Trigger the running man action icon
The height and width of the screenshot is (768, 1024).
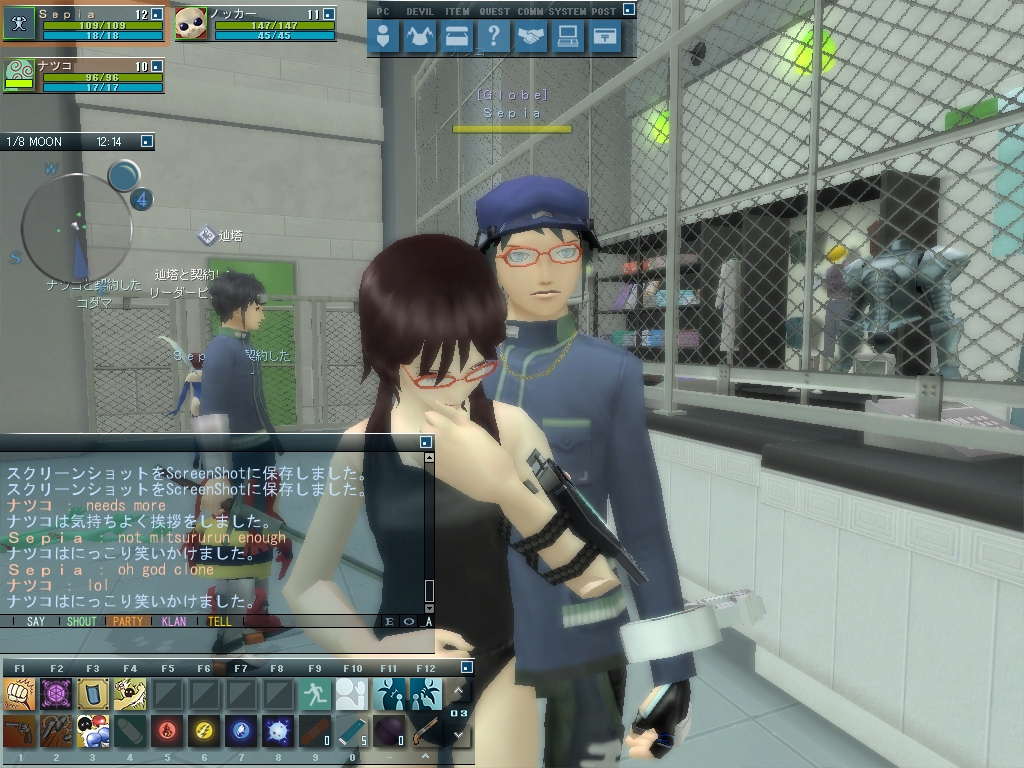click(x=315, y=693)
